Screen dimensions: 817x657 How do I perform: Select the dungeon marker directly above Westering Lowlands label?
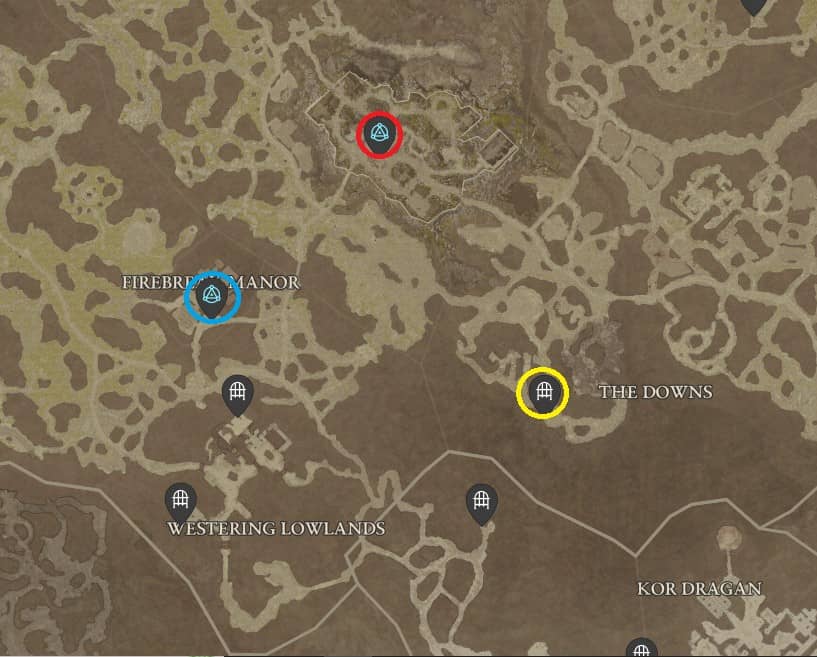coord(180,500)
